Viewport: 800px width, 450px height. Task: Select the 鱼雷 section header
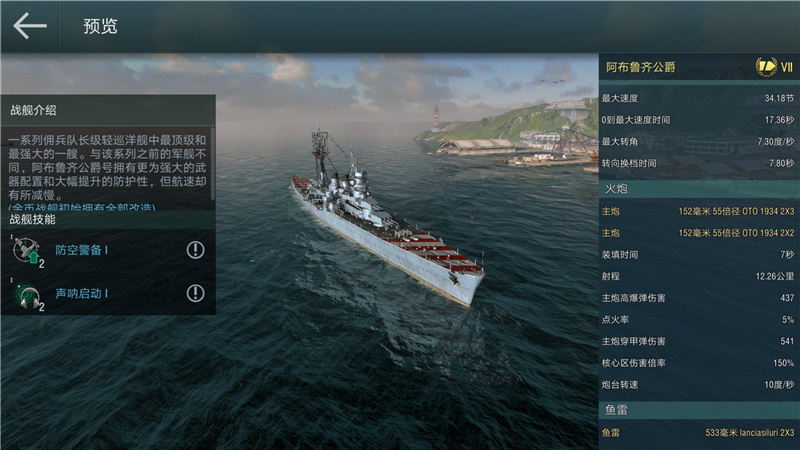point(698,410)
